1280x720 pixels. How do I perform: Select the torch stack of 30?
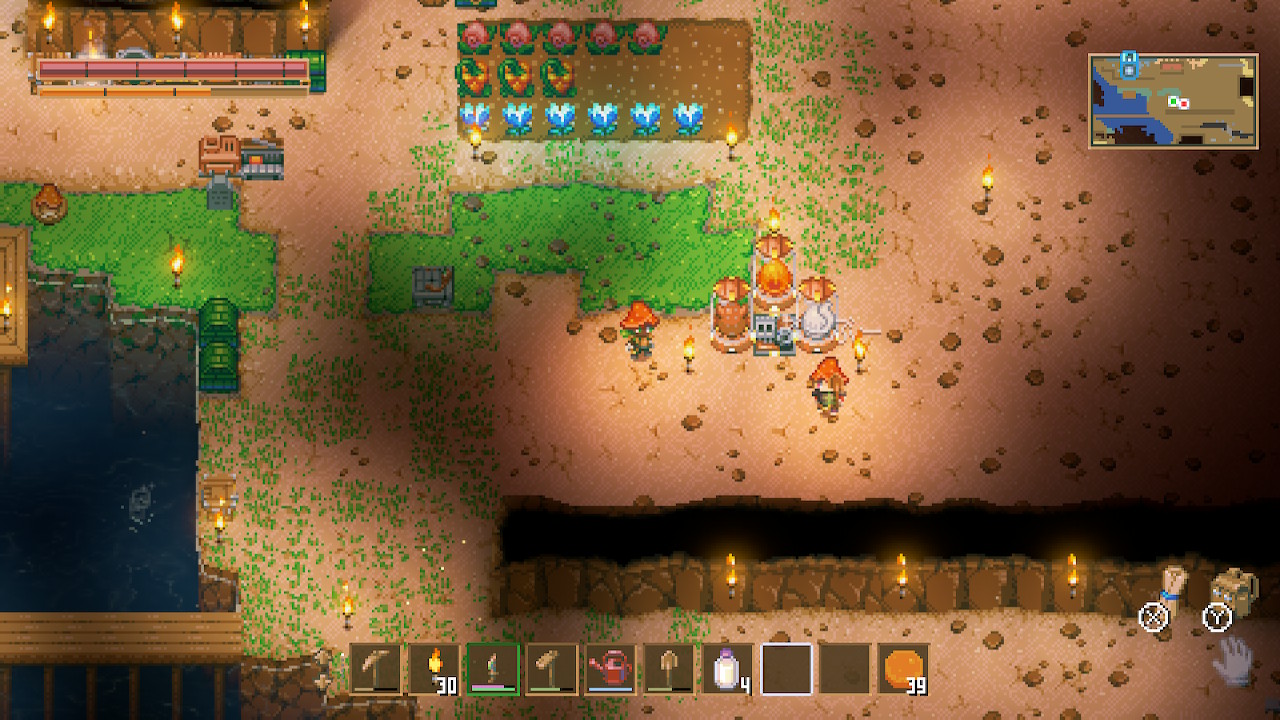pos(434,668)
